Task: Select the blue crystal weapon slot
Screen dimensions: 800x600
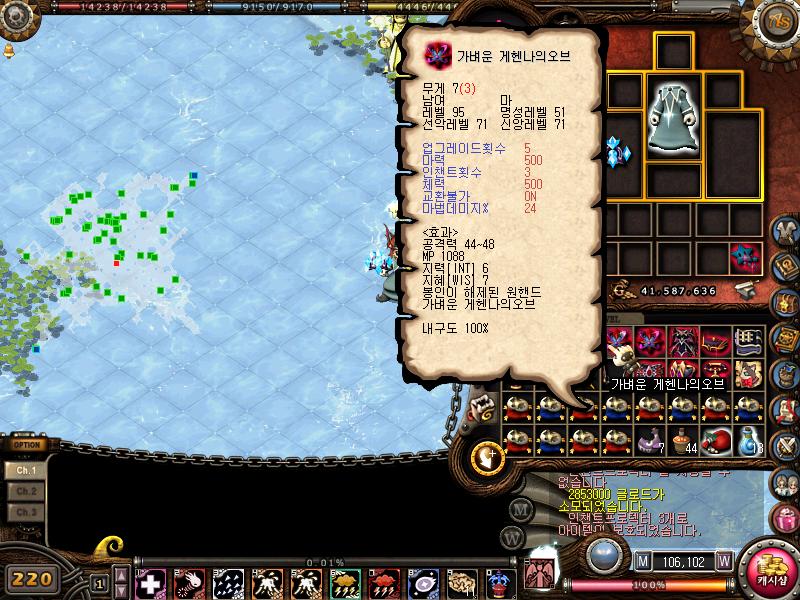Action: (x=617, y=152)
